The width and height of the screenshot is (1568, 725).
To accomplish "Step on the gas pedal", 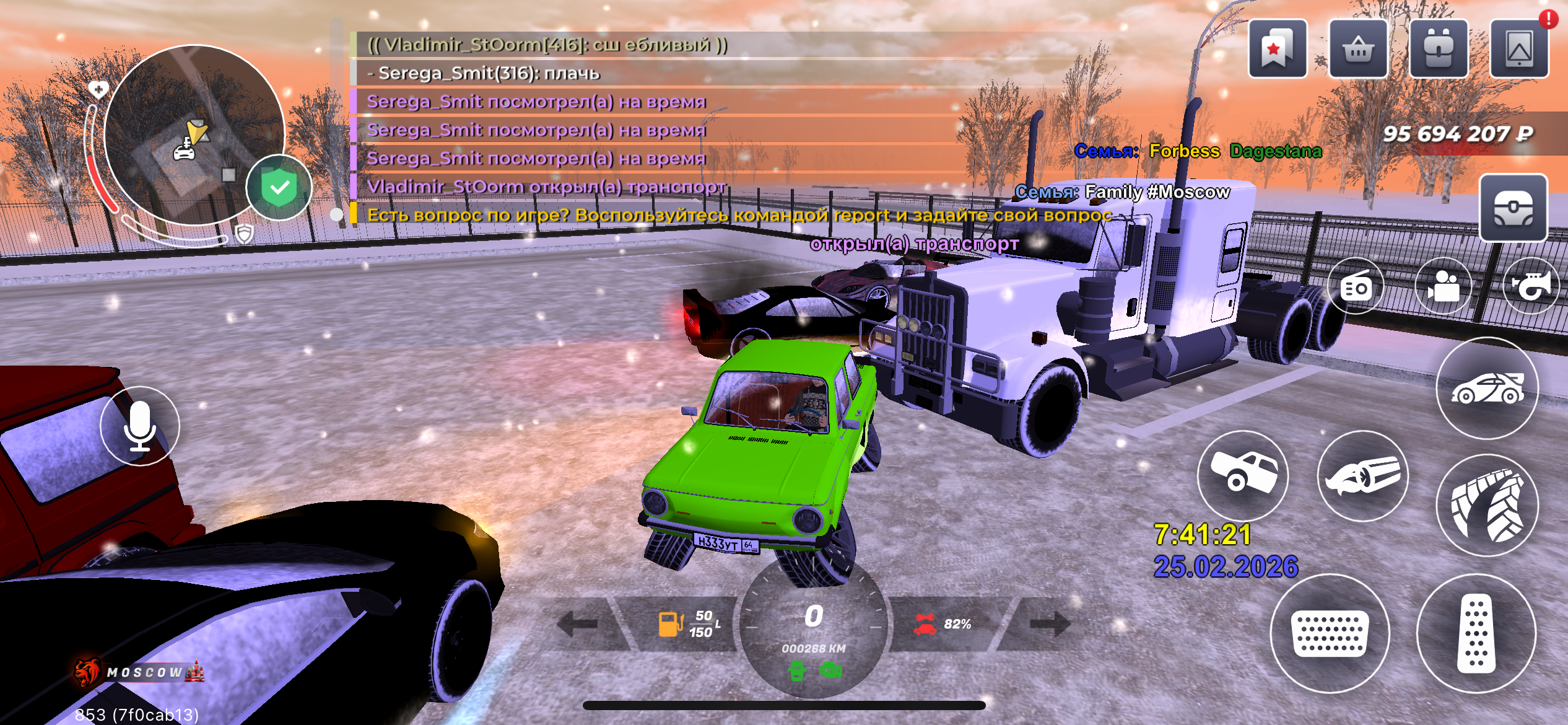I will pos(1476,633).
